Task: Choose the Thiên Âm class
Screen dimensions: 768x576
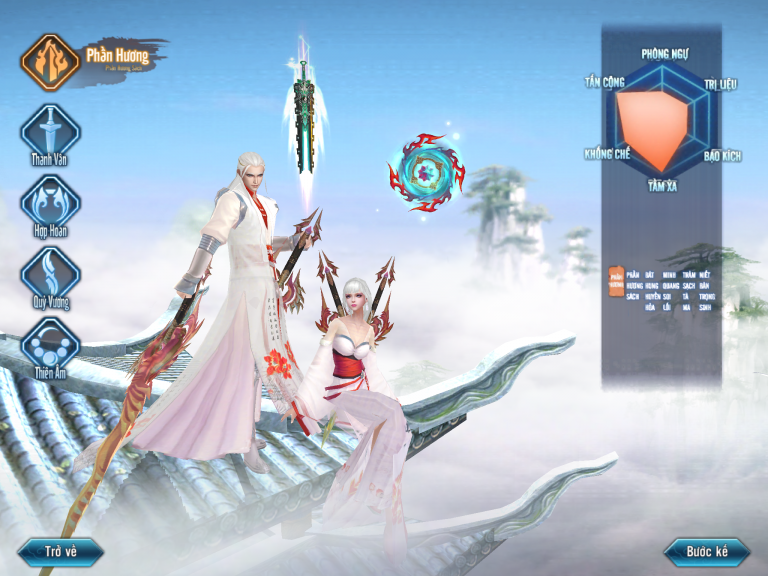Action: (50, 343)
